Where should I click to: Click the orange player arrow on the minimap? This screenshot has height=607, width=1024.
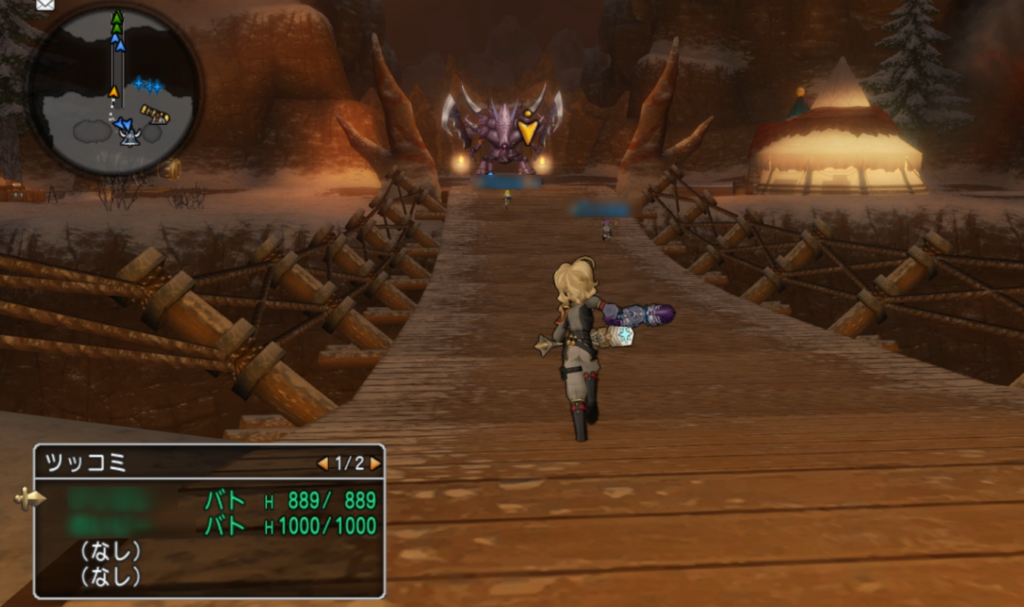tap(113, 93)
